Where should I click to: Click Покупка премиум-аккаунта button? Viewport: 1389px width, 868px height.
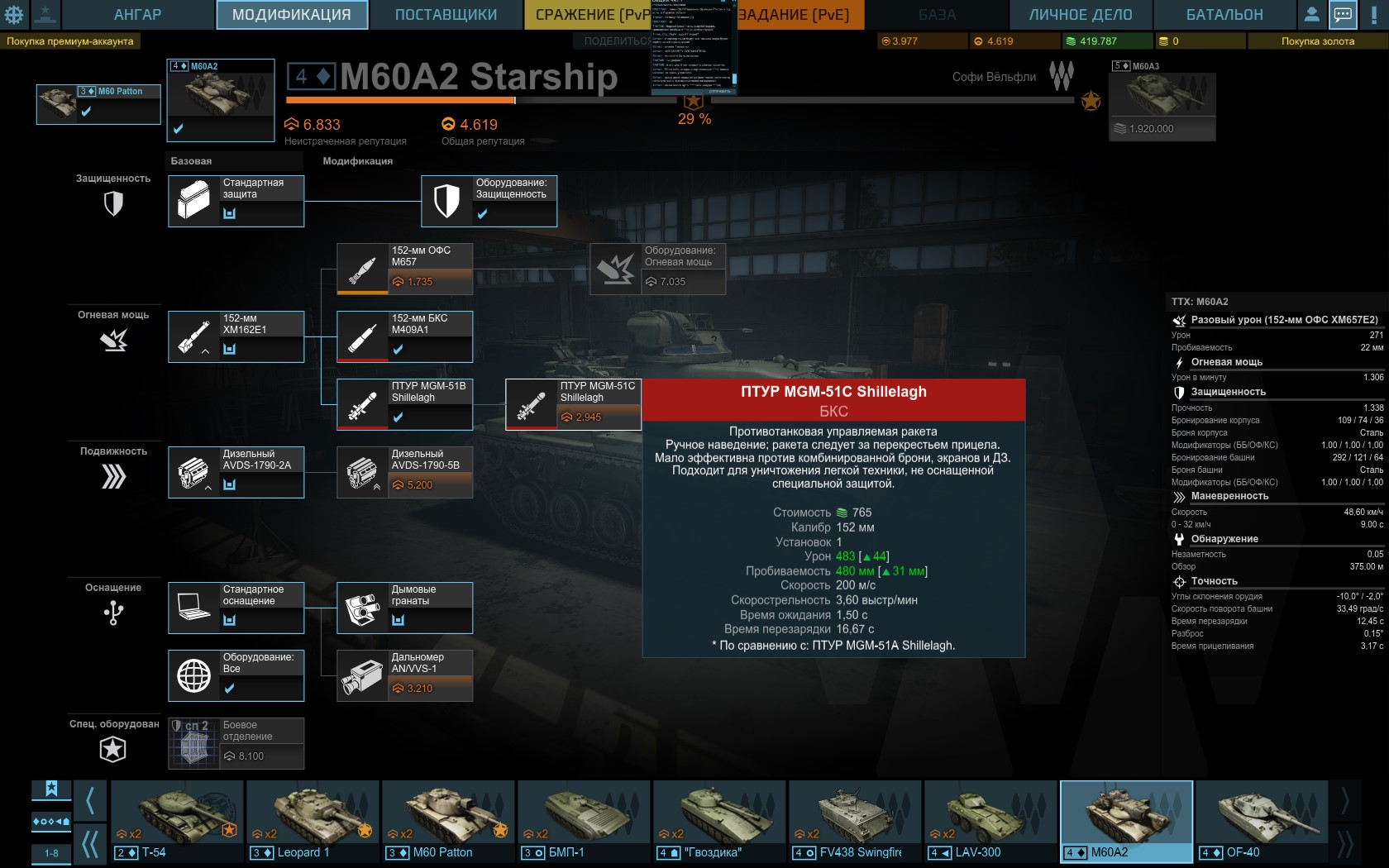(70, 41)
